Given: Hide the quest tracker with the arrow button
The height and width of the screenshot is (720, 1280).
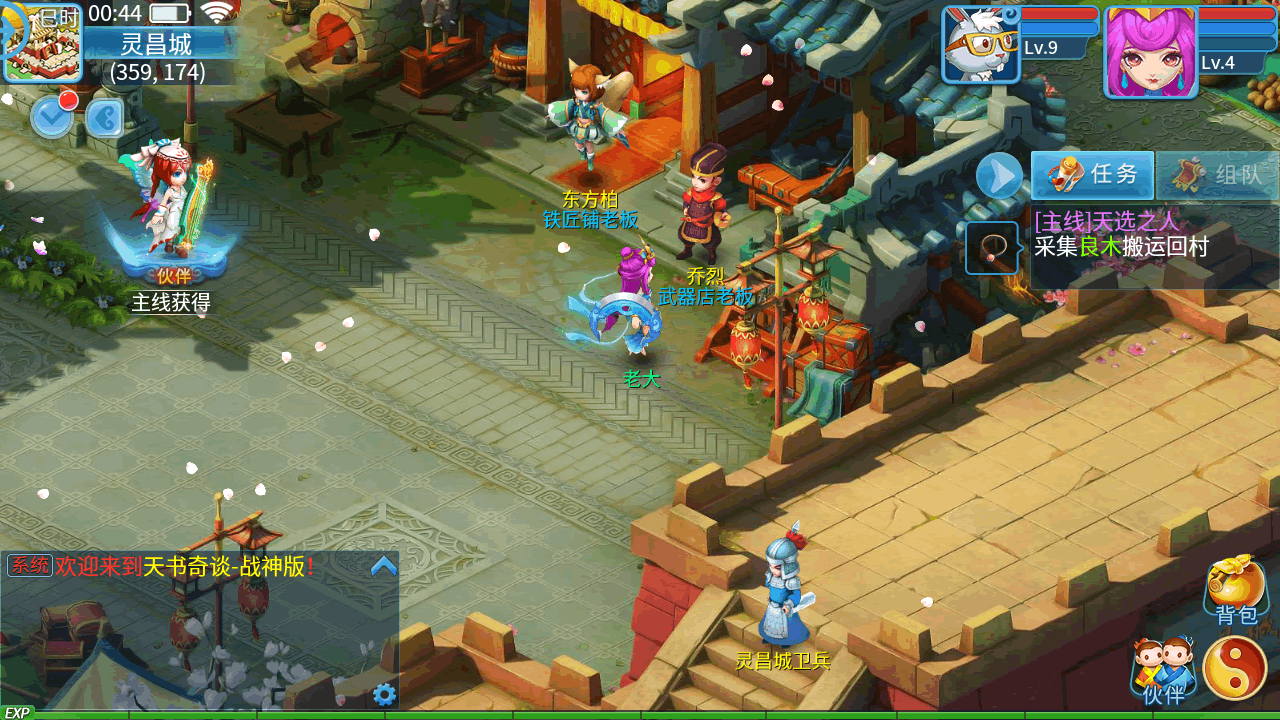Looking at the screenshot, I should coord(999,176).
